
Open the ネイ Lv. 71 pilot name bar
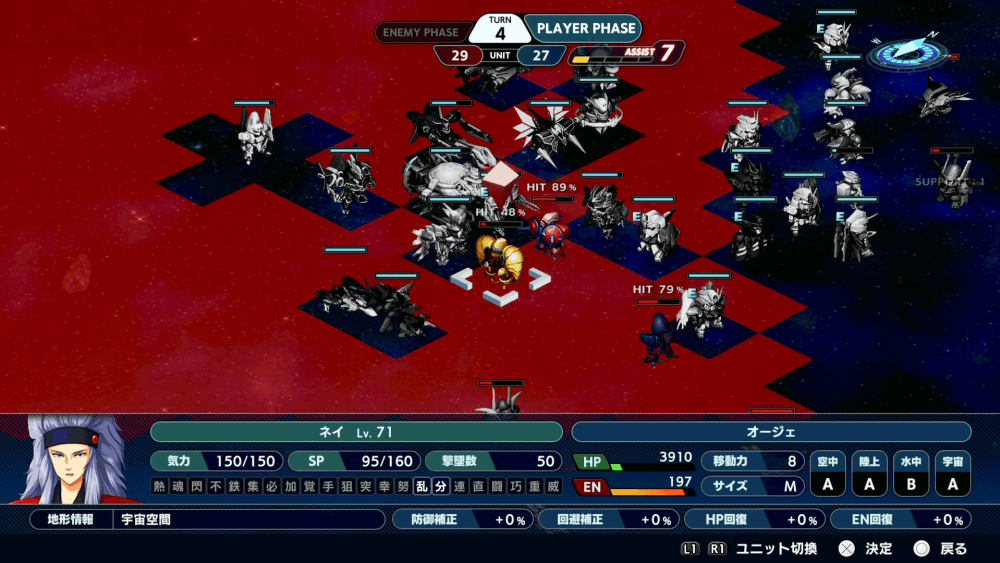coord(356,432)
